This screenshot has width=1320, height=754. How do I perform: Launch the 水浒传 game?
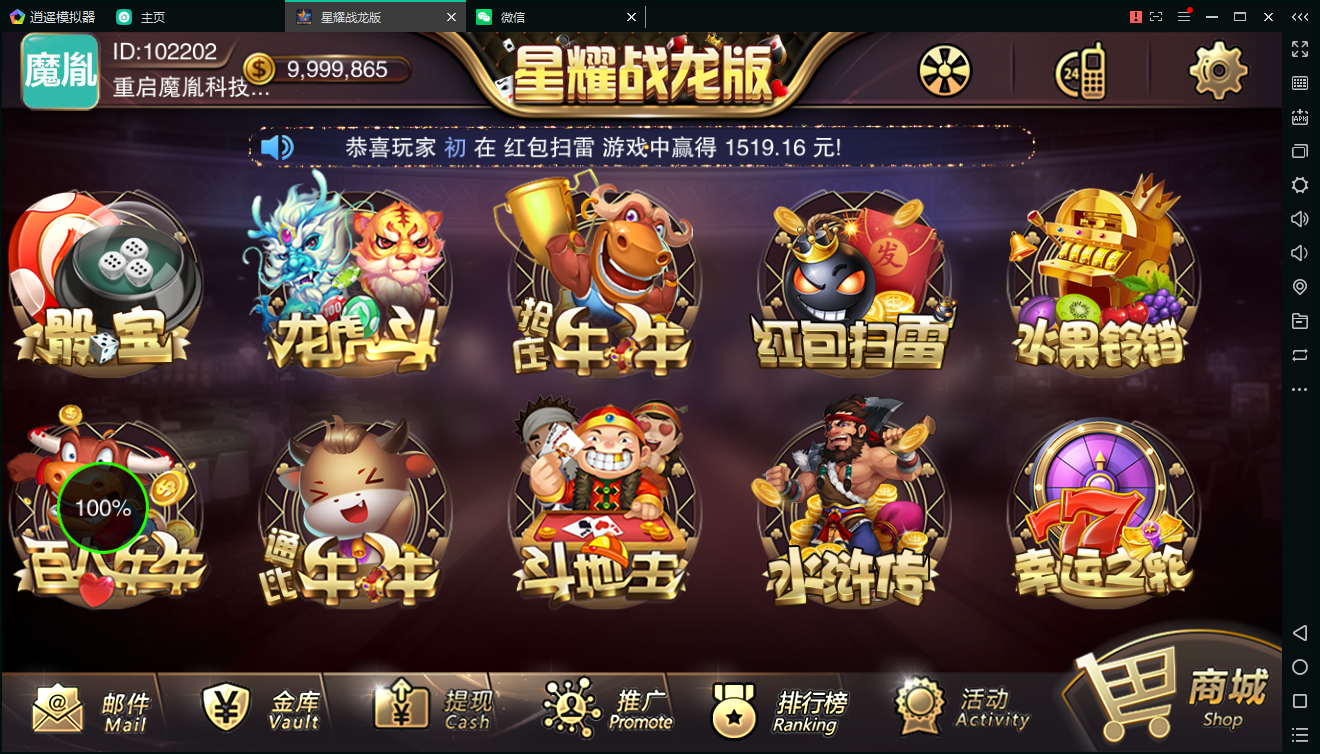(x=850, y=510)
